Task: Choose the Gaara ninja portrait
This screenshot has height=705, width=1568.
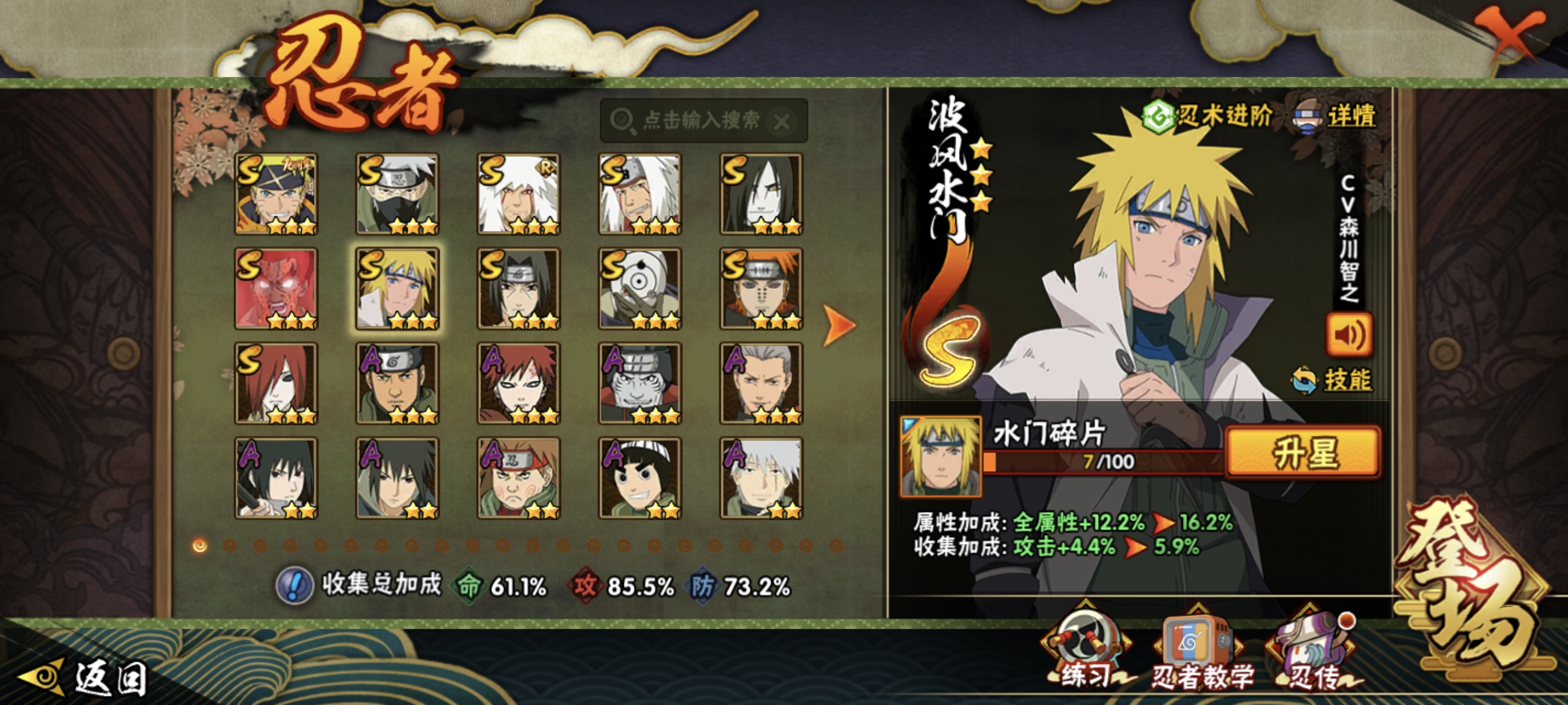Action: [x=518, y=384]
